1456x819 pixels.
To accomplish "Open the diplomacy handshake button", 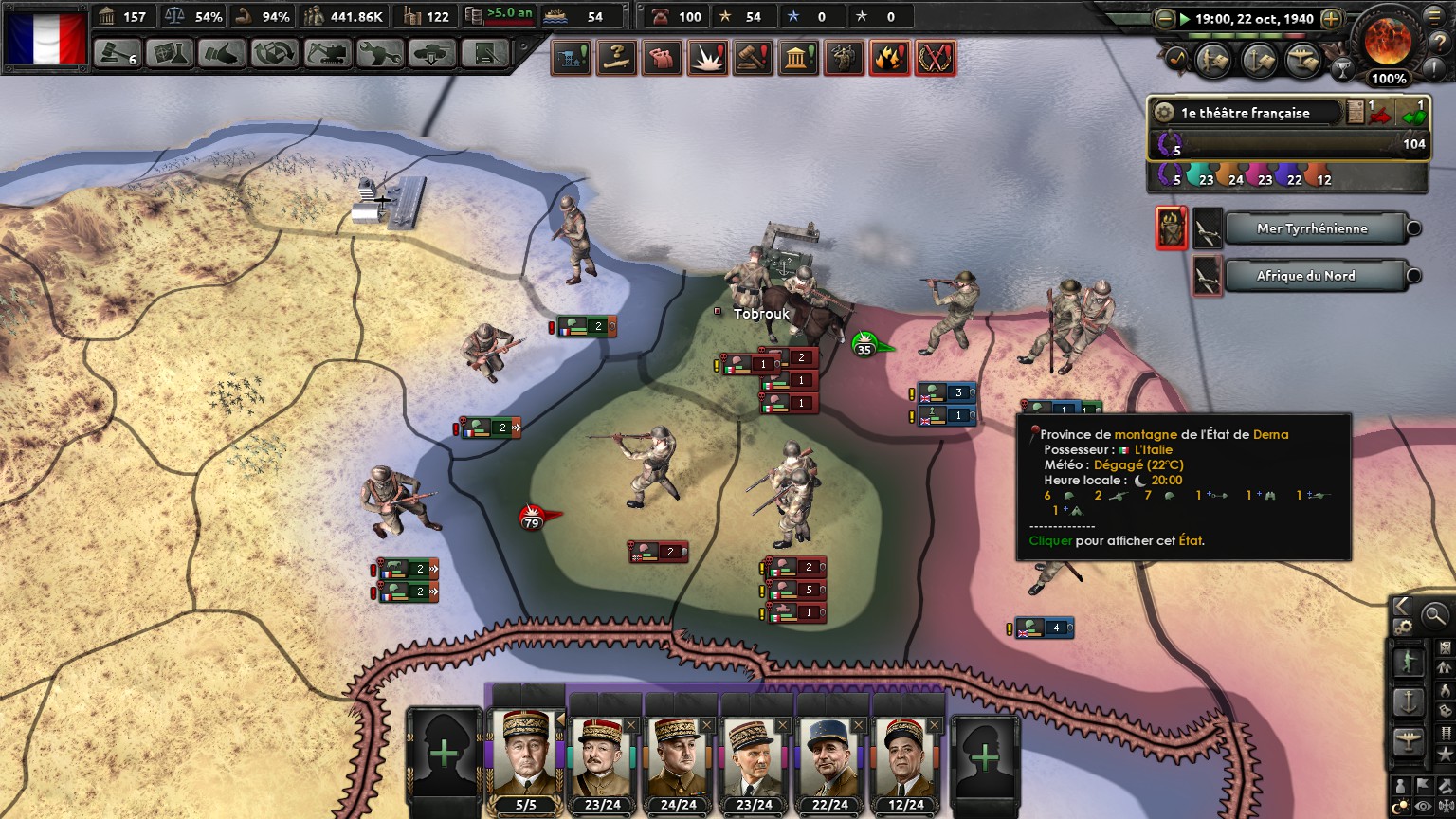I will pos(222,53).
